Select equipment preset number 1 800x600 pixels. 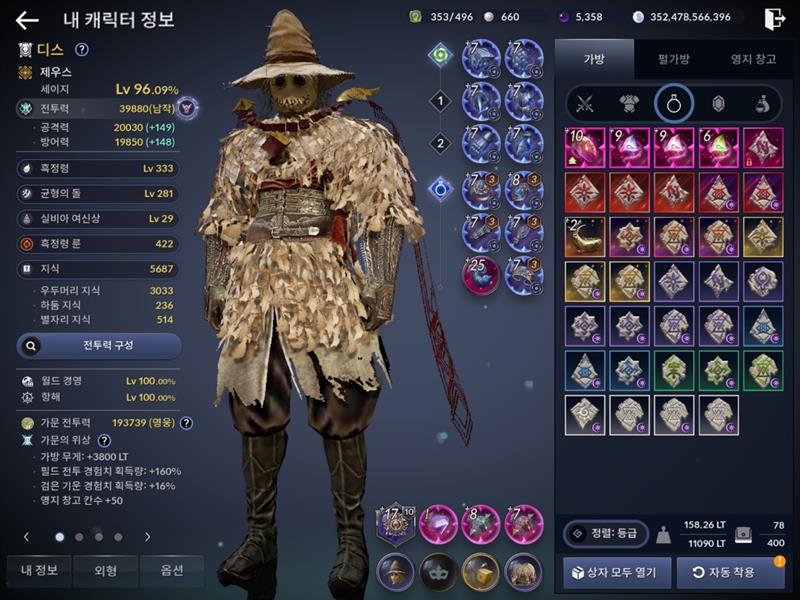click(438, 100)
